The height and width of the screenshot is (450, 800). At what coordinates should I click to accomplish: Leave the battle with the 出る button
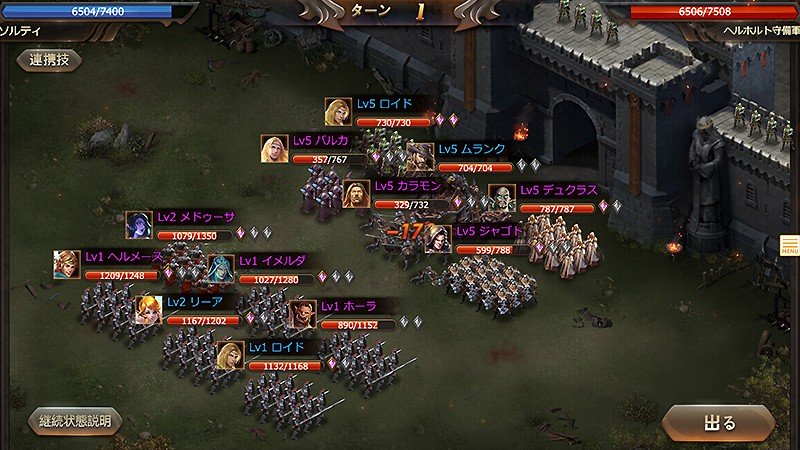click(x=720, y=422)
